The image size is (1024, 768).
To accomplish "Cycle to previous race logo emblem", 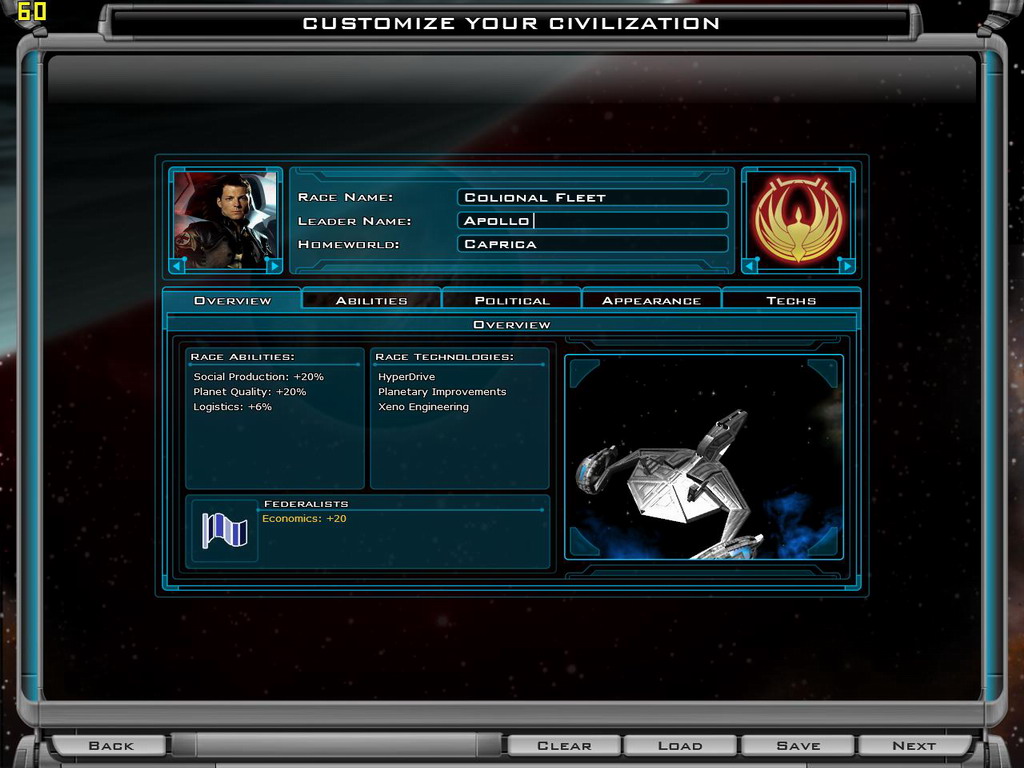I will pos(752,265).
